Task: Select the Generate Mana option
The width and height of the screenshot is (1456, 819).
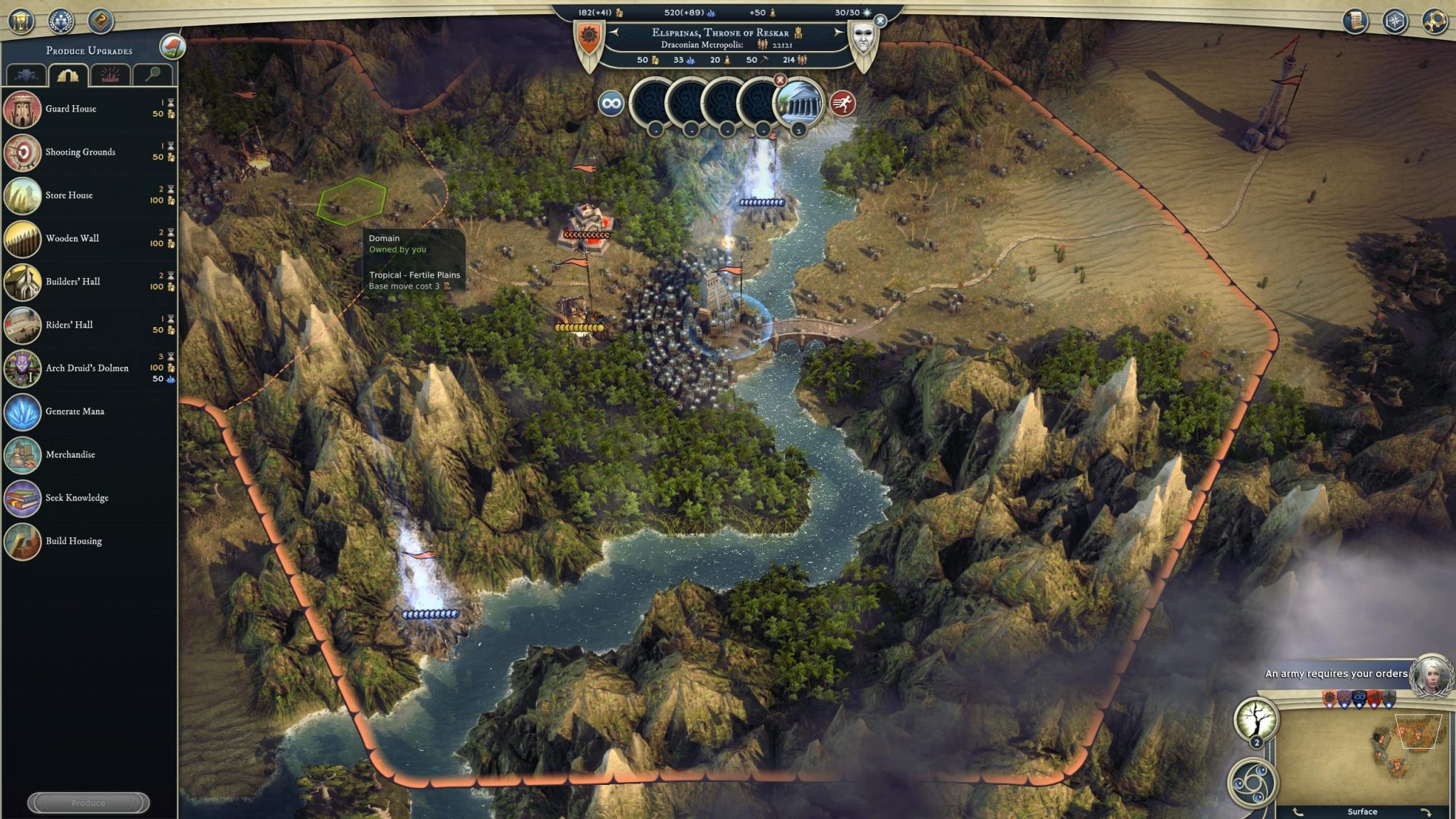Action: tap(75, 412)
